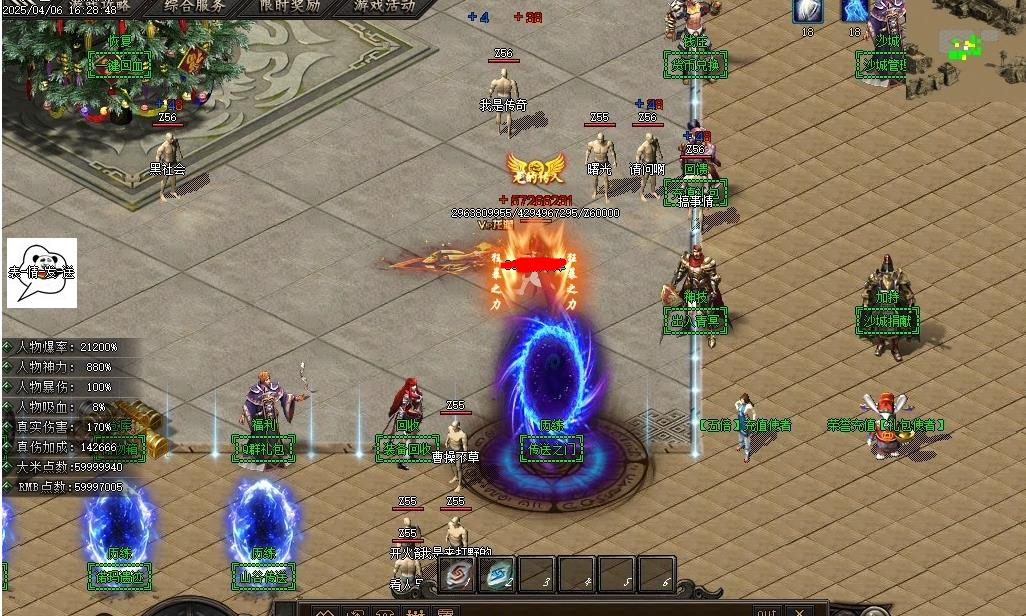Open the minimap in the top-right corner
The height and width of the screenshot is (616, 1026).
[966, 45]
